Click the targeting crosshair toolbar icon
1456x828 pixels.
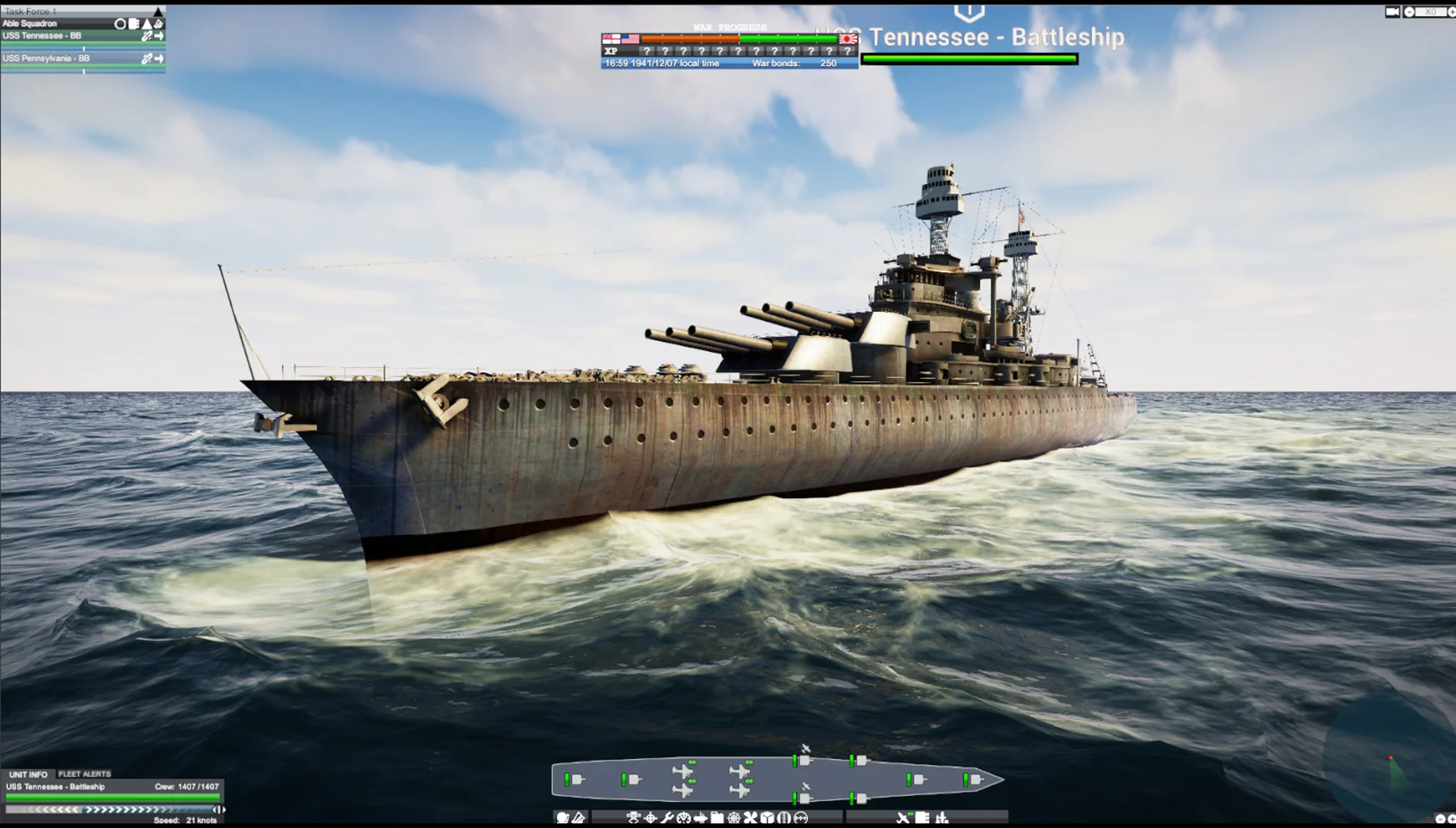(x=651, y=817)
